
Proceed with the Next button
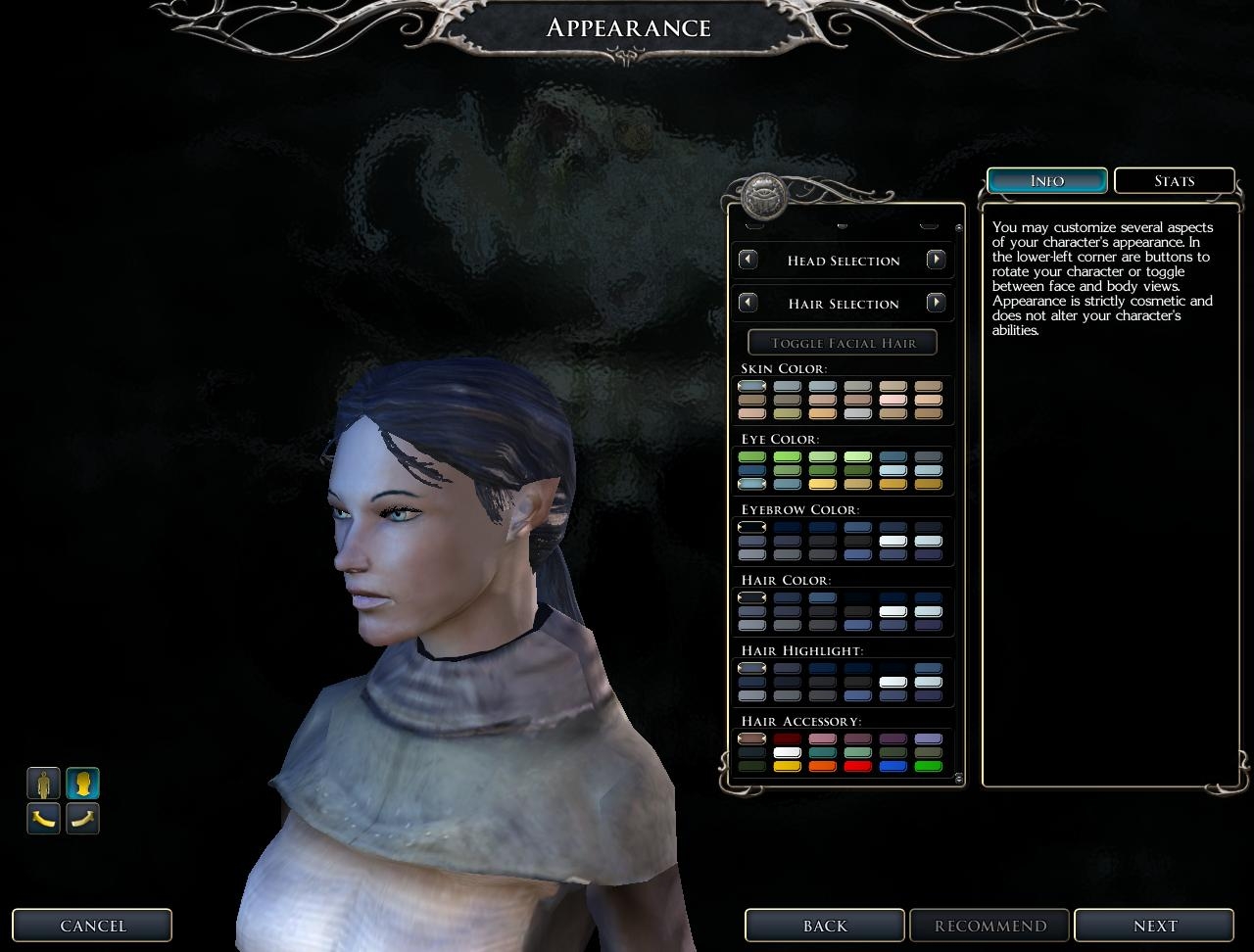[1154, 926]
